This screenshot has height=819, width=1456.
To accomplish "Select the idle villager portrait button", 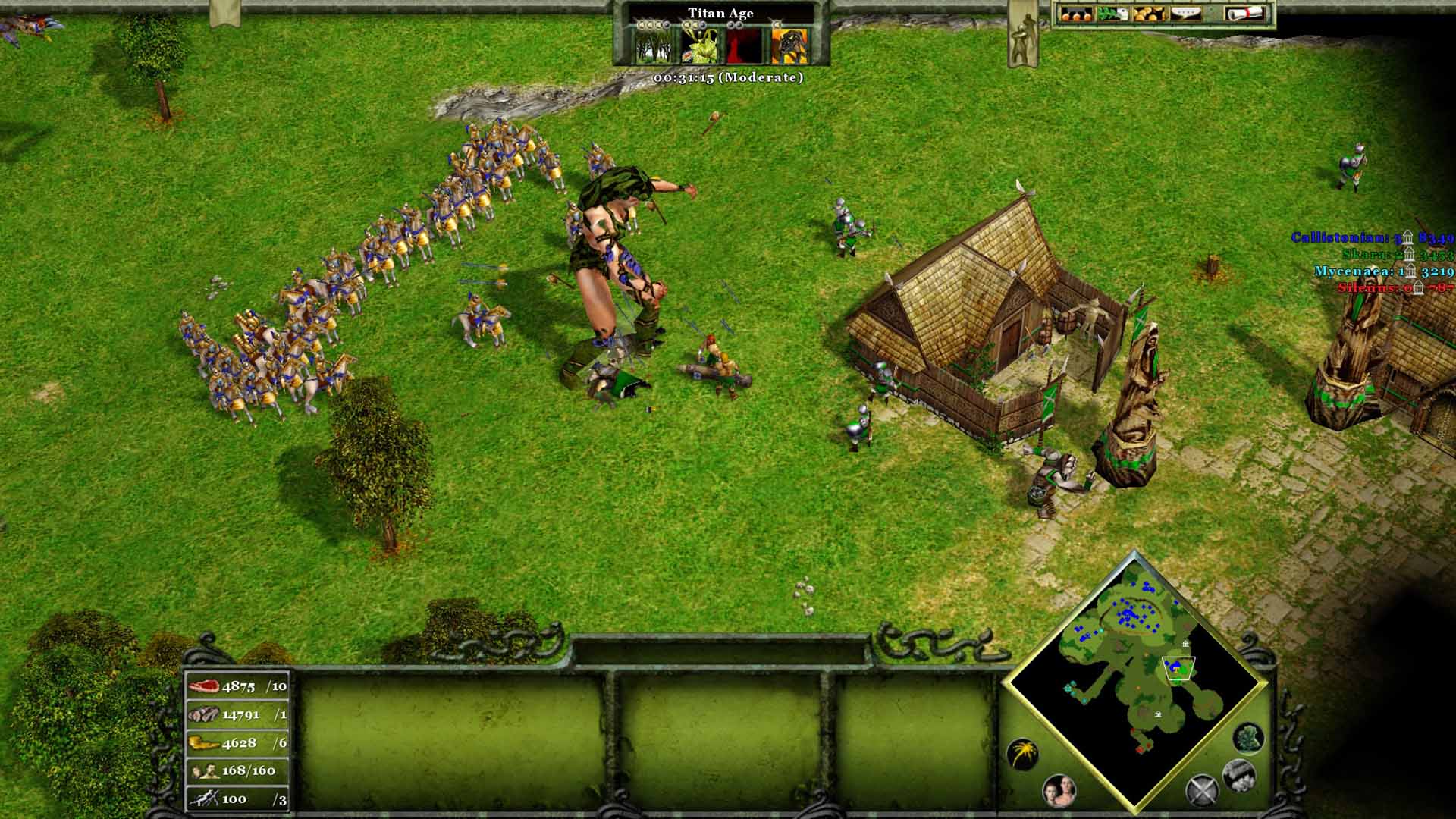I will pos(1058,789).
